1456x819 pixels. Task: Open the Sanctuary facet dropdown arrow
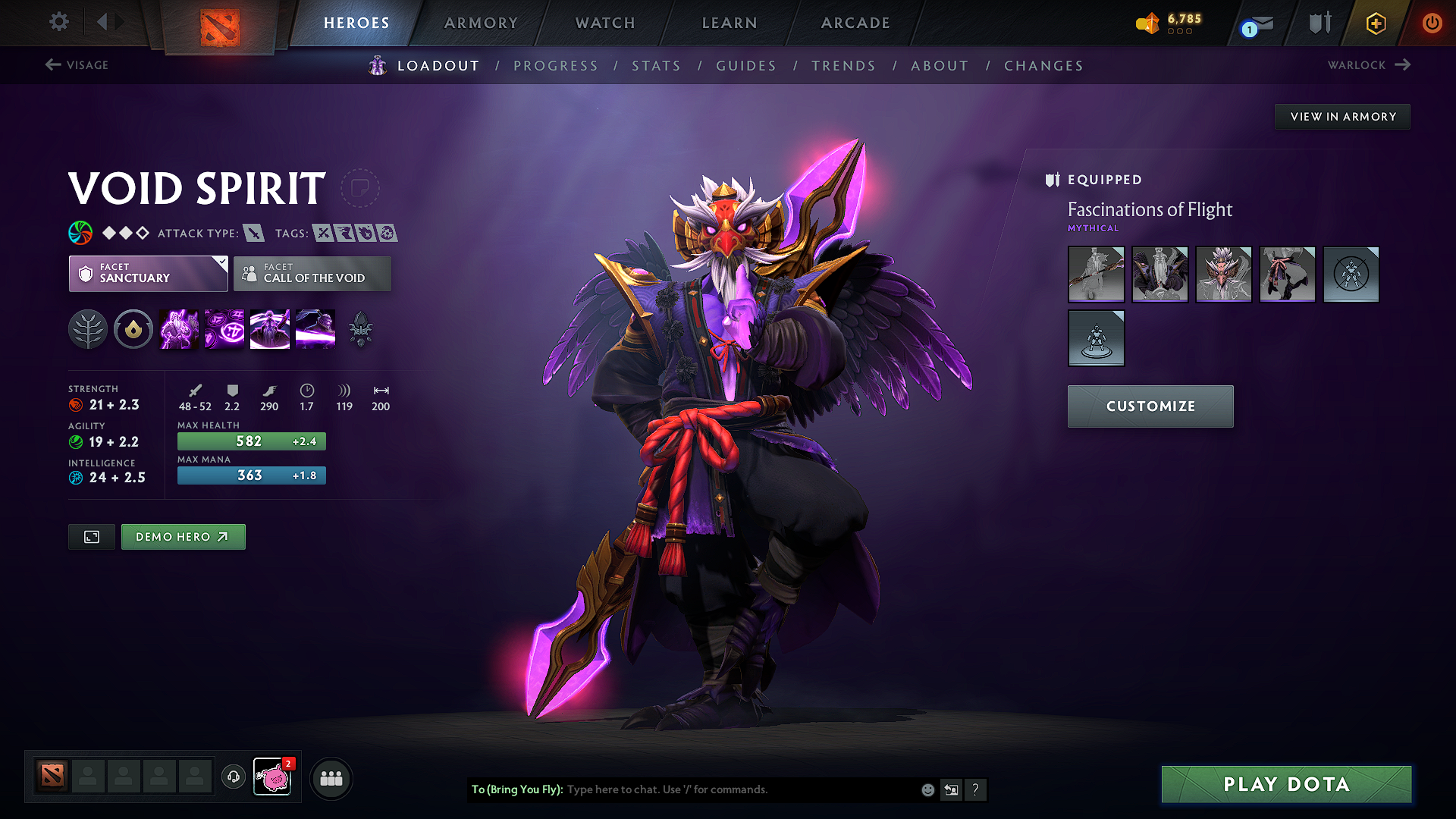pyautogui.click(x=221, y=263)
